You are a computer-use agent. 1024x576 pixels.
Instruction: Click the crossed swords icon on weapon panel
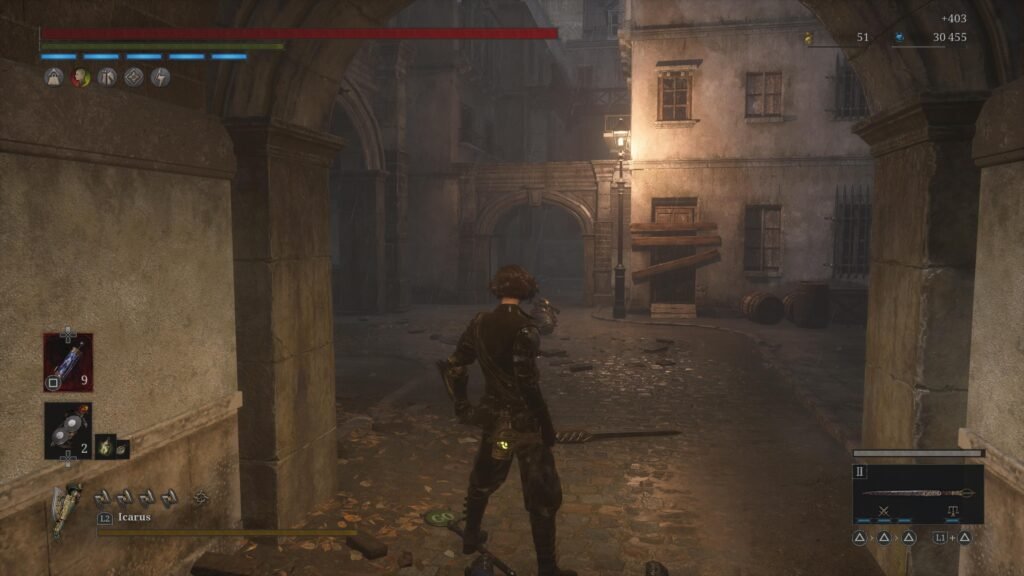[884, 511]
